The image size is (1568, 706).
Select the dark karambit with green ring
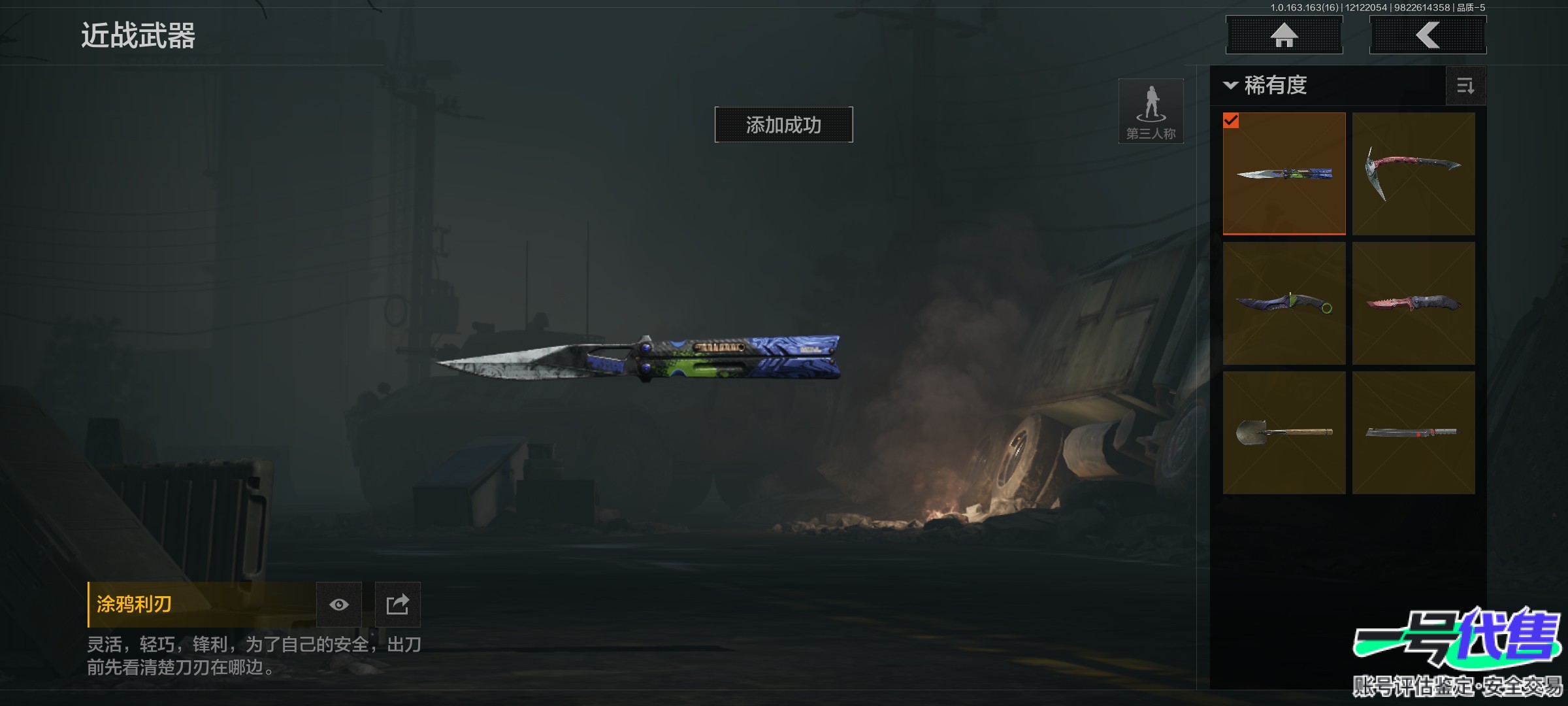(1284, 303)
